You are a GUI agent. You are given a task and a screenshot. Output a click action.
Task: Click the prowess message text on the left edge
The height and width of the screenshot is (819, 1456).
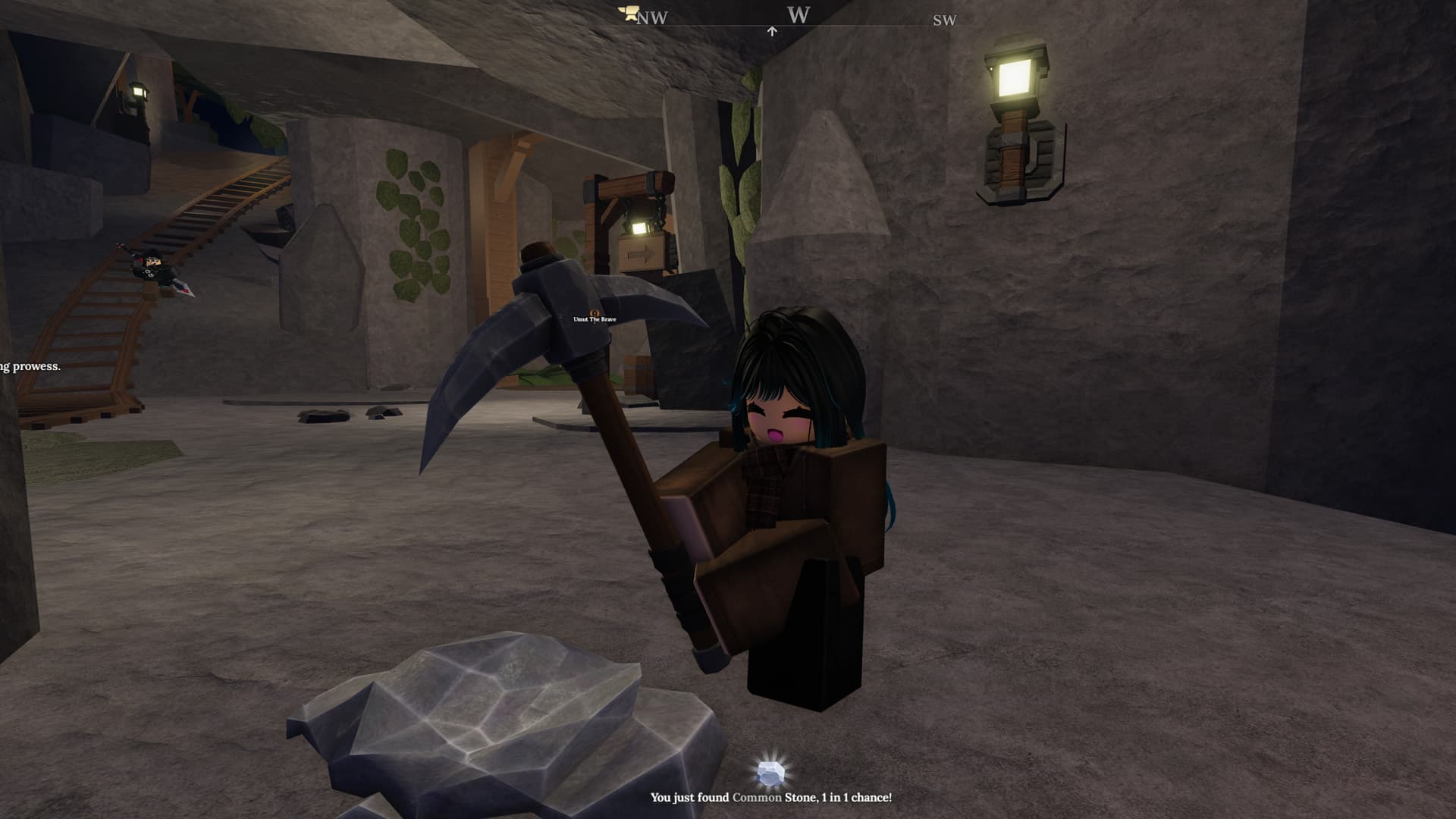[30, 366]
